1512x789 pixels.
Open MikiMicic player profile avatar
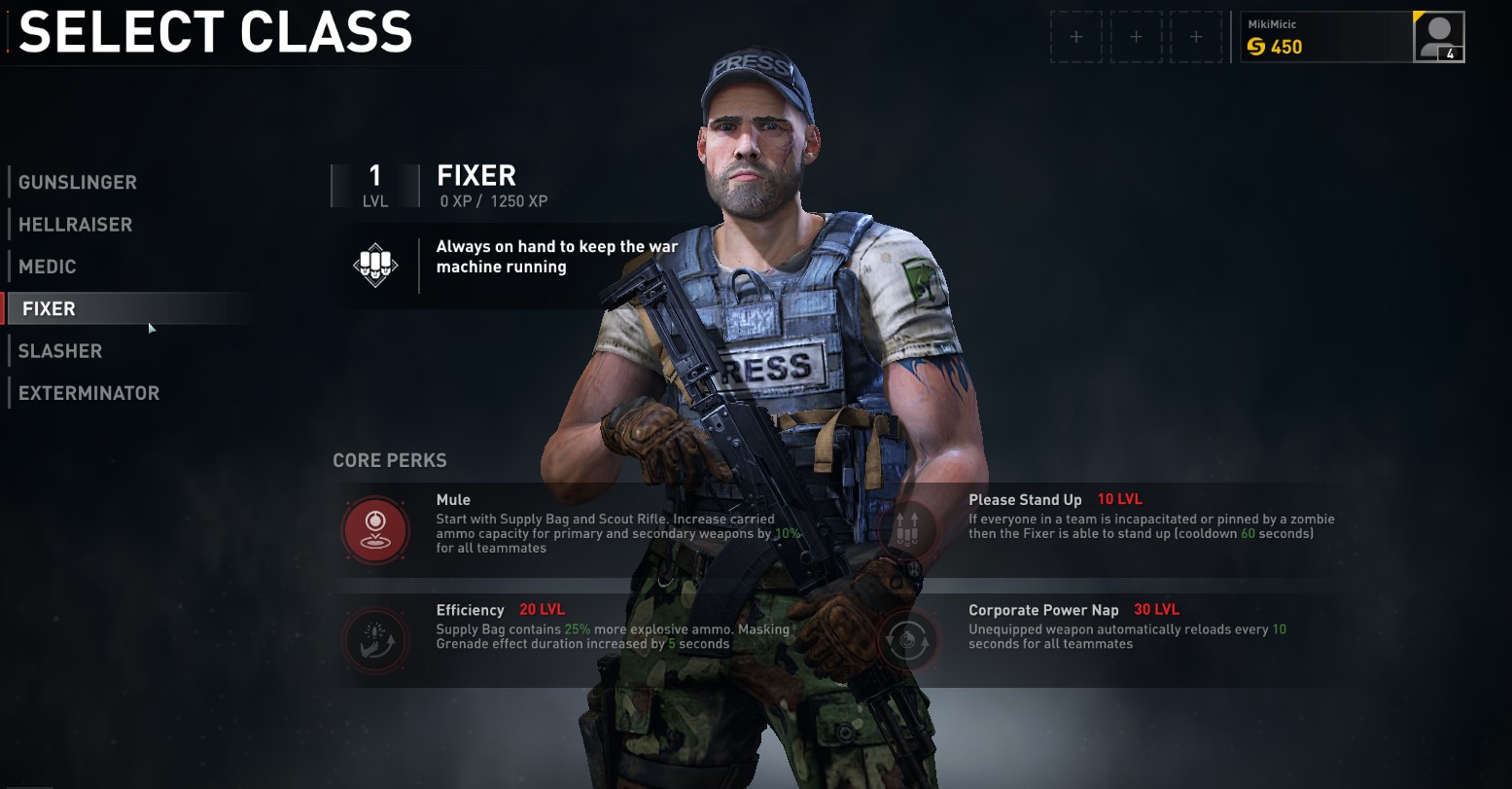[x=1438, y=38]
